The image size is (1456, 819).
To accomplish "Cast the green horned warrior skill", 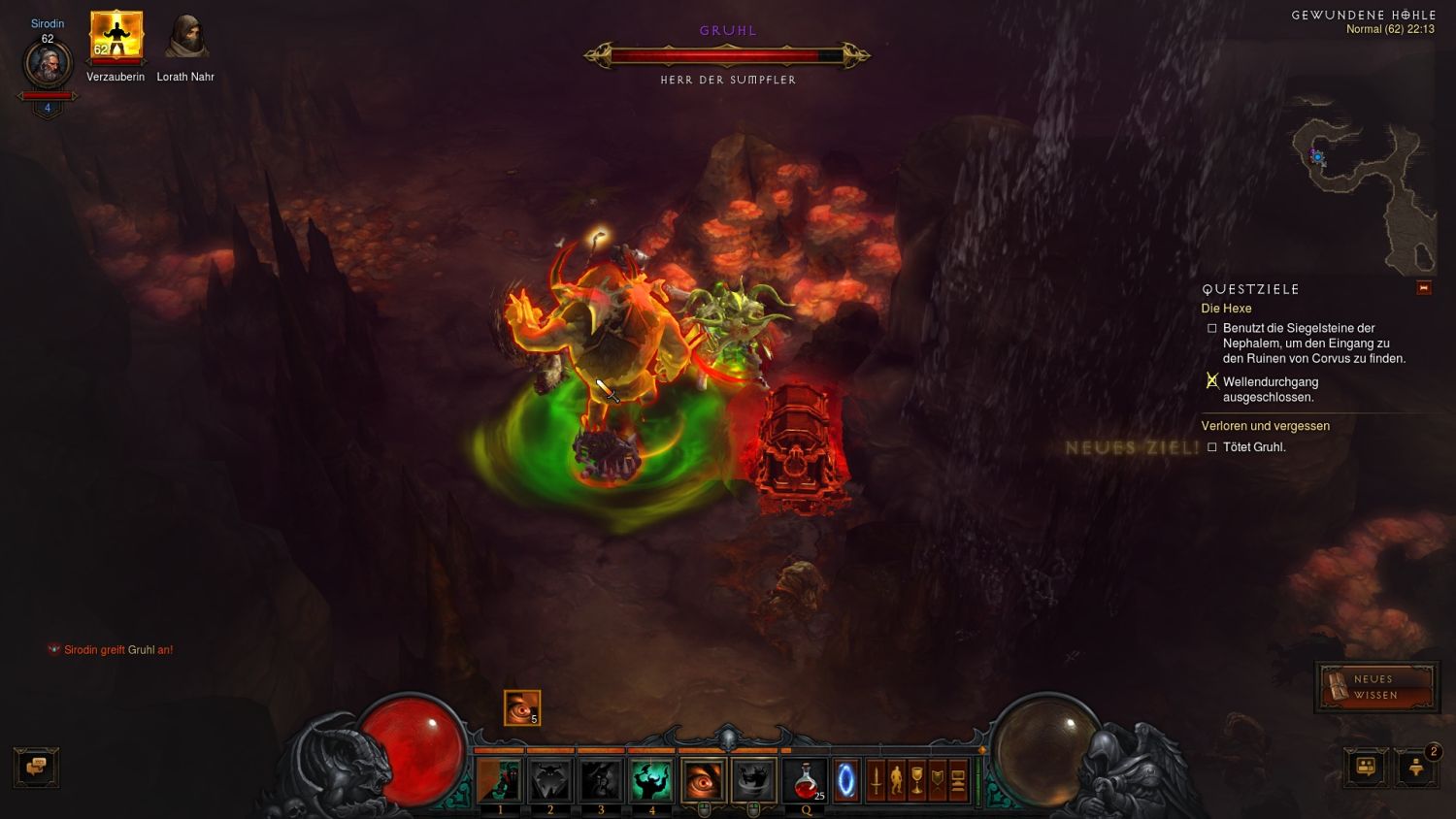I will 651,780.
